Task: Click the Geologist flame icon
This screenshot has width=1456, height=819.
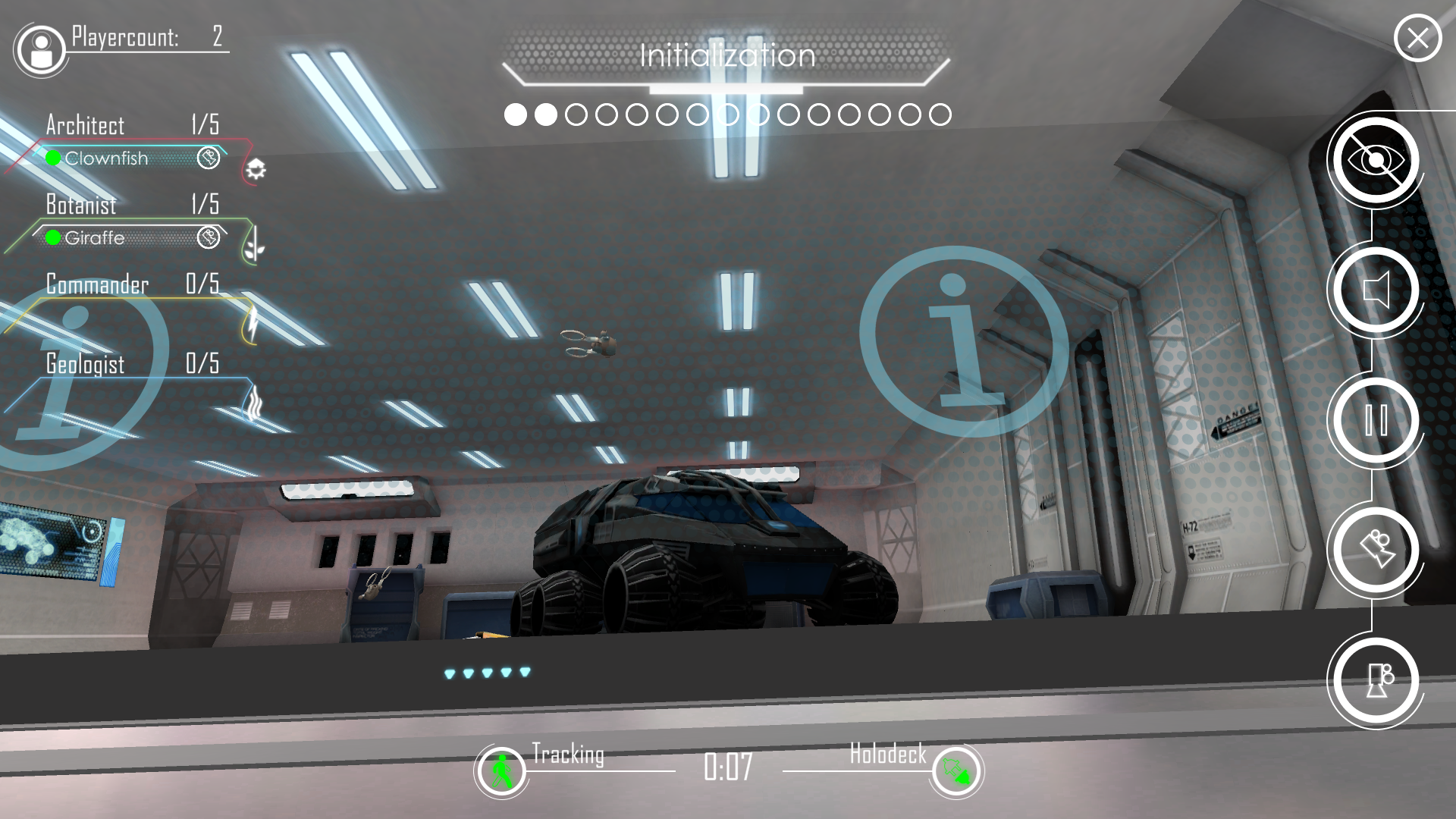Action: 253,403
